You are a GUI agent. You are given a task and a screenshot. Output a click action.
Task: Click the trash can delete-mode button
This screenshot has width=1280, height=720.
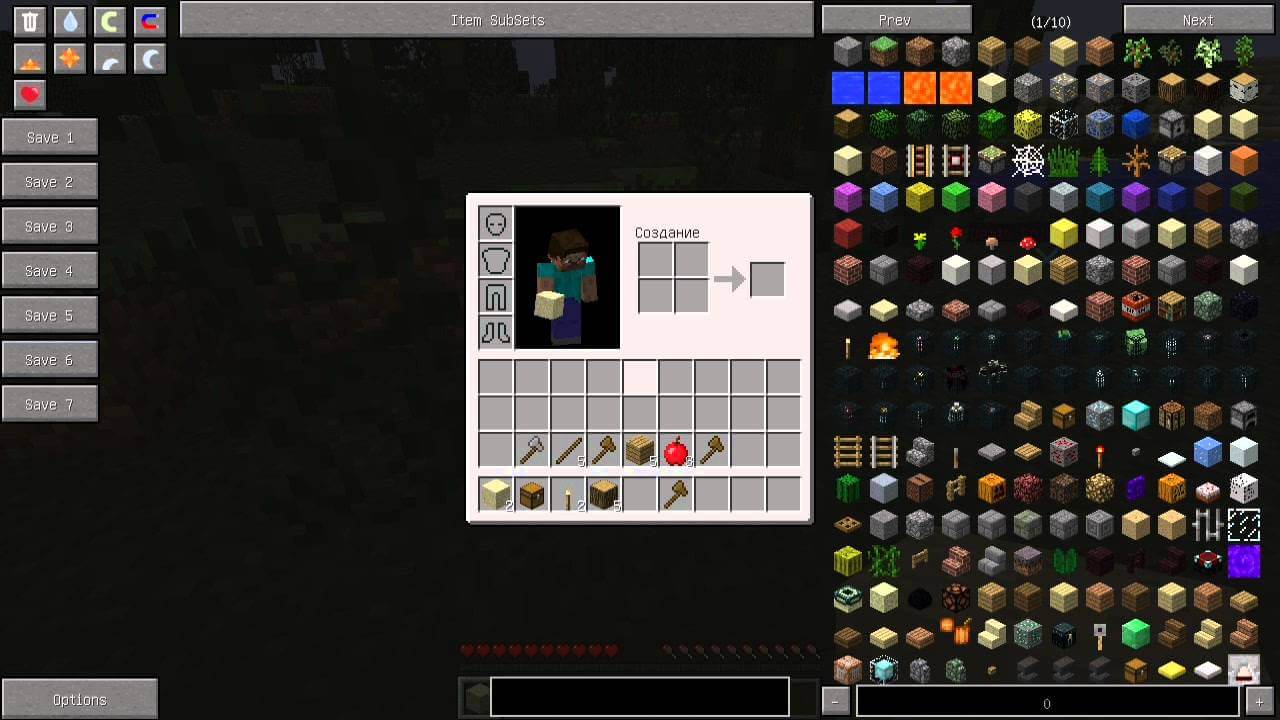tap(31, 22)
